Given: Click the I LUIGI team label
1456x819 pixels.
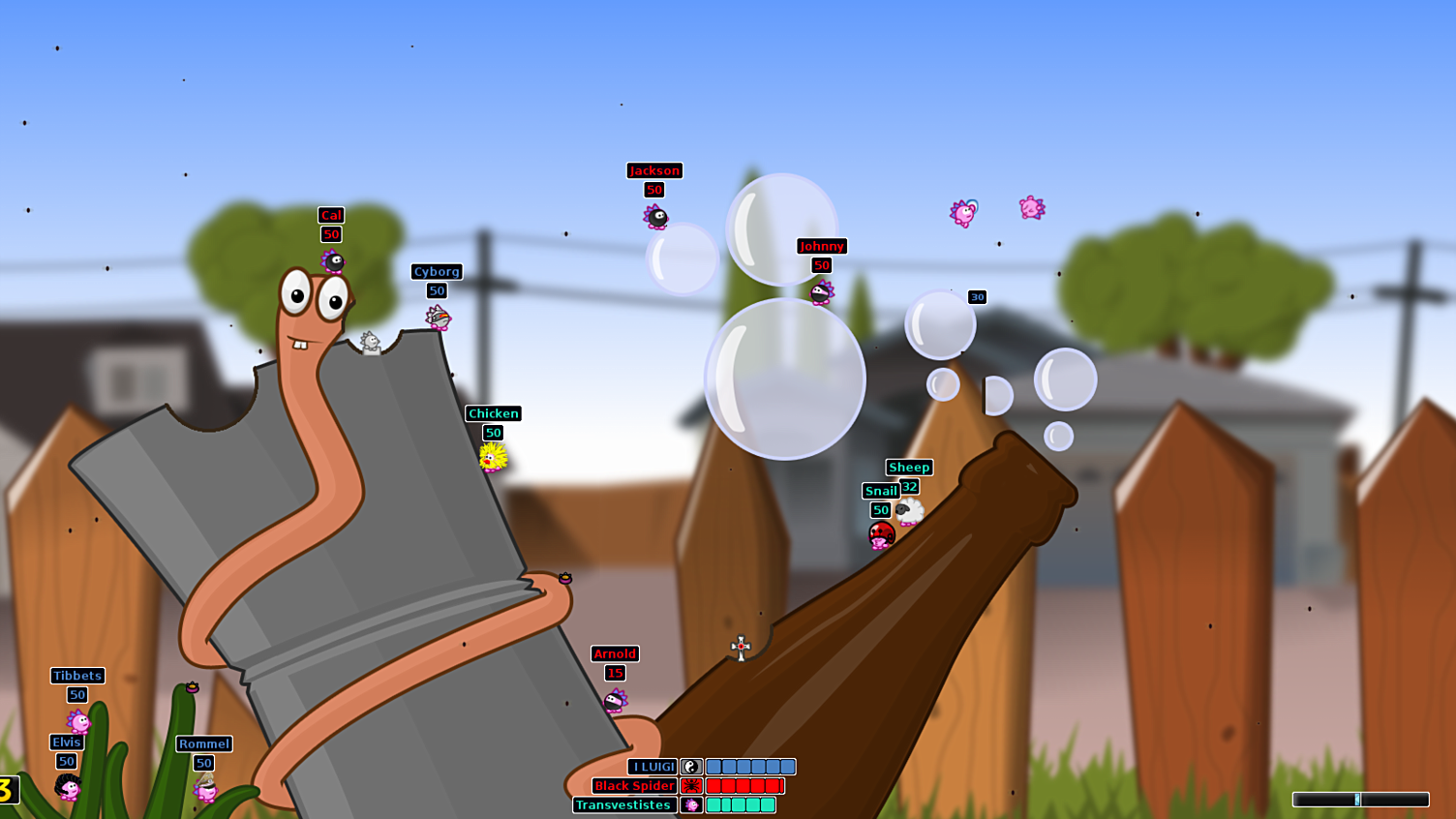Looking at the screenshot, I should point(650,766).
